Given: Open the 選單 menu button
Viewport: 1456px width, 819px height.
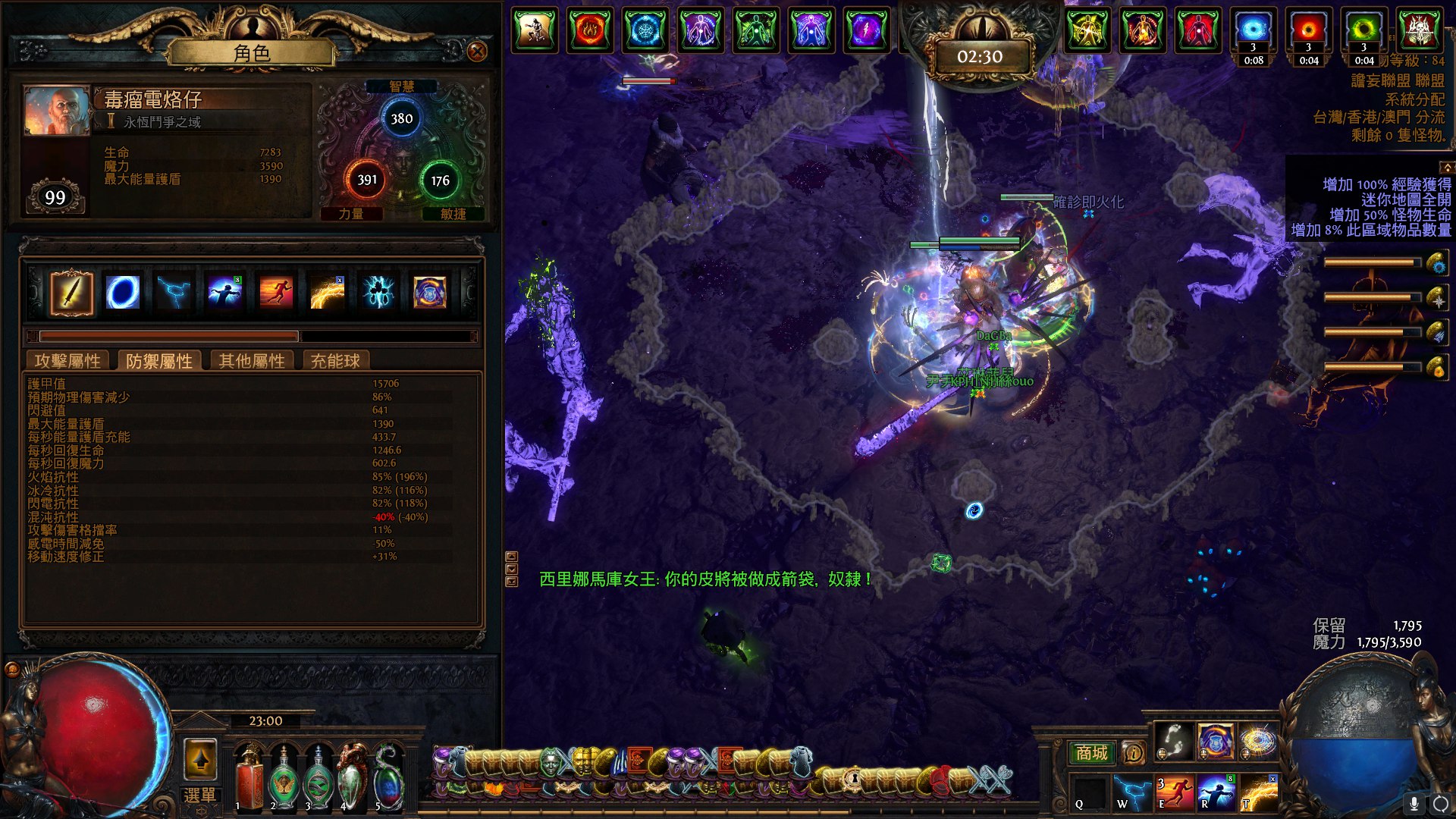Looking at the screenshot, I should 199,795.
